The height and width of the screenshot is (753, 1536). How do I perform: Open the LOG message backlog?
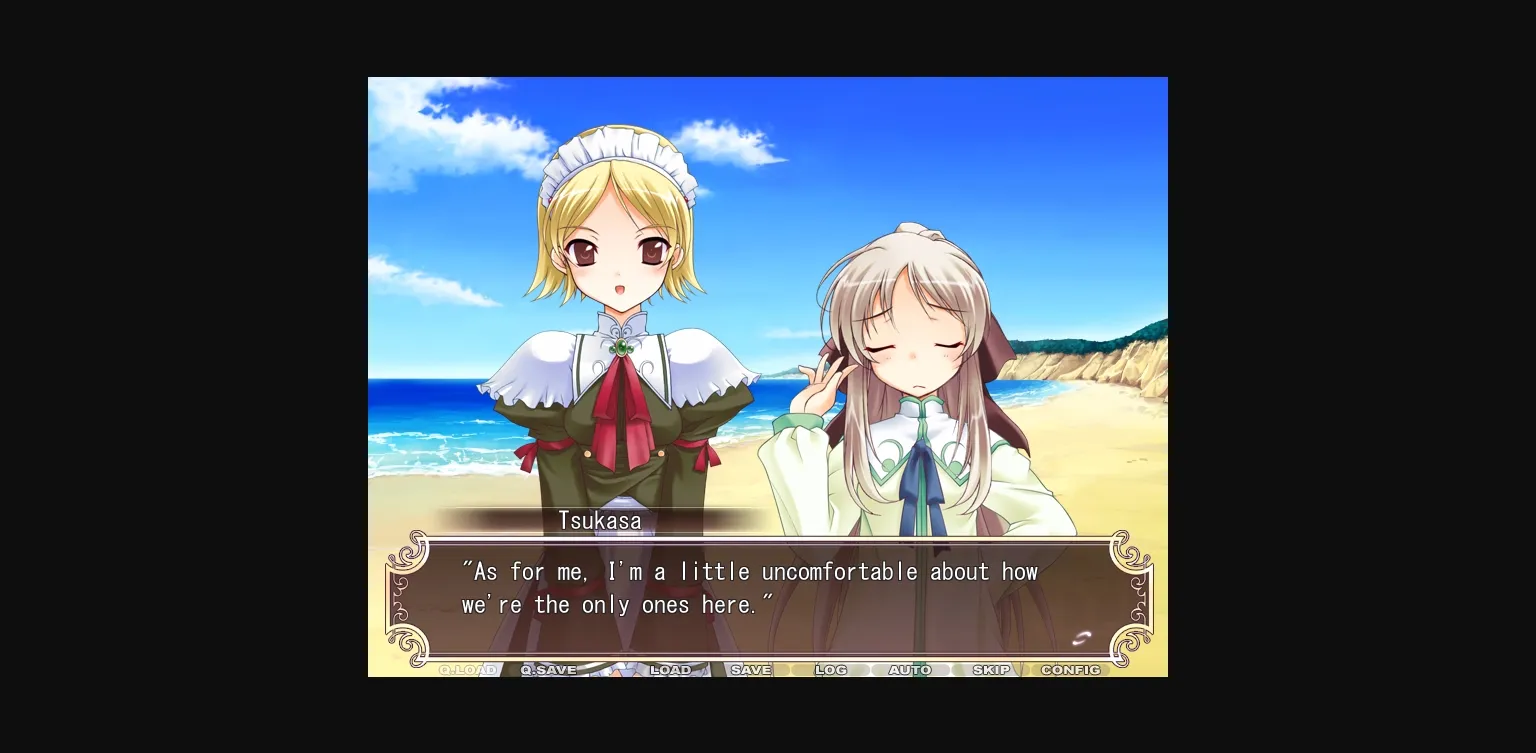(x=831, y=670)
